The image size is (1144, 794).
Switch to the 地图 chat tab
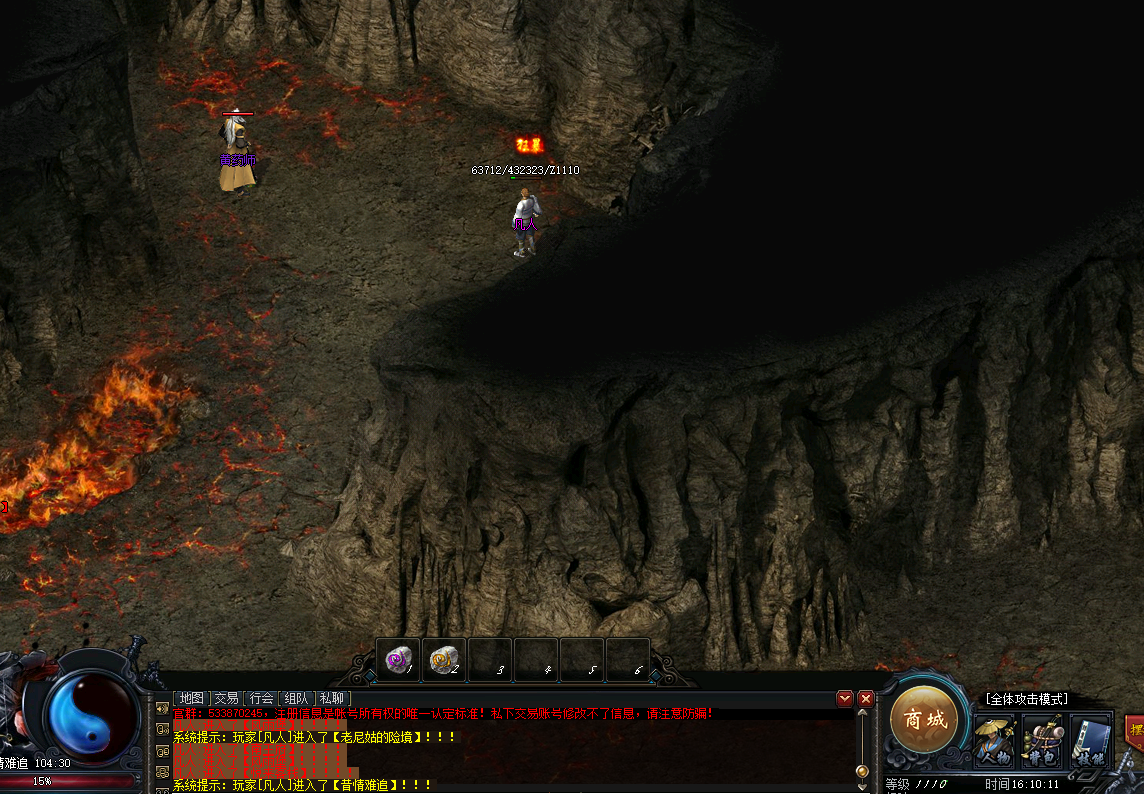[x=191, y=698]
